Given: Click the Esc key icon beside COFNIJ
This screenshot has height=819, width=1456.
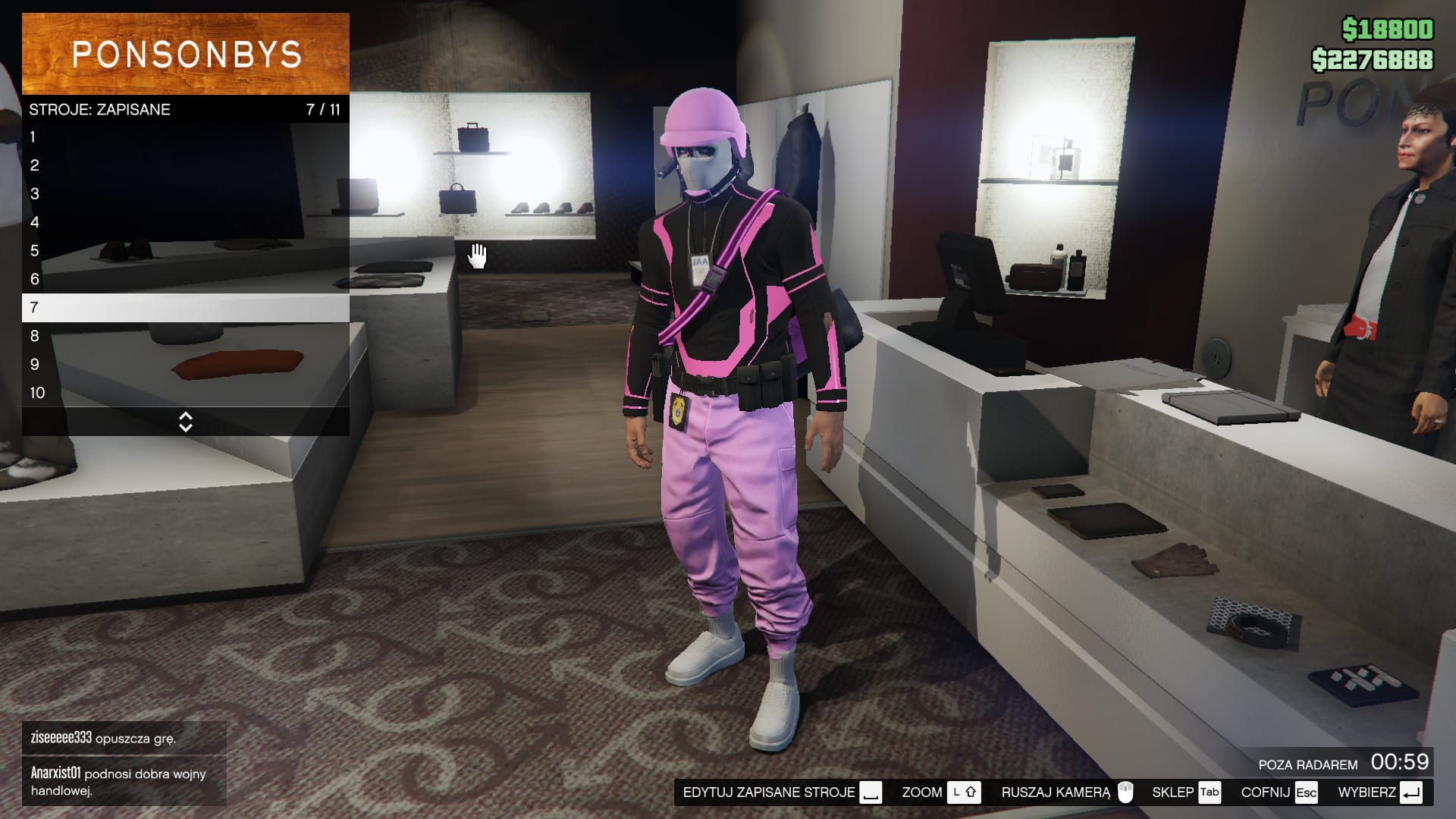Looking at the screenshot, I should pyautogui.click(x=1307, y=792).
